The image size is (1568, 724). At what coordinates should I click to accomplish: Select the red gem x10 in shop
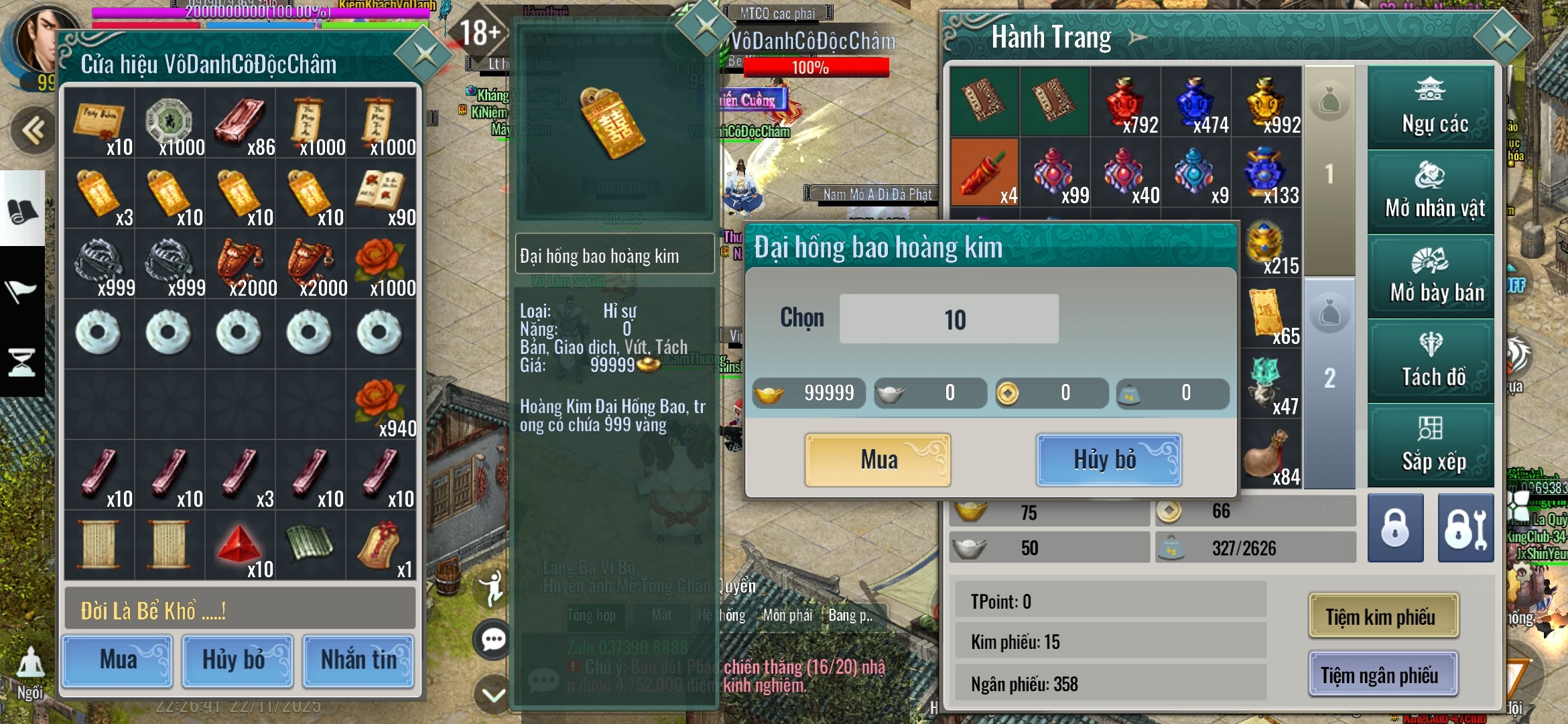239,545
